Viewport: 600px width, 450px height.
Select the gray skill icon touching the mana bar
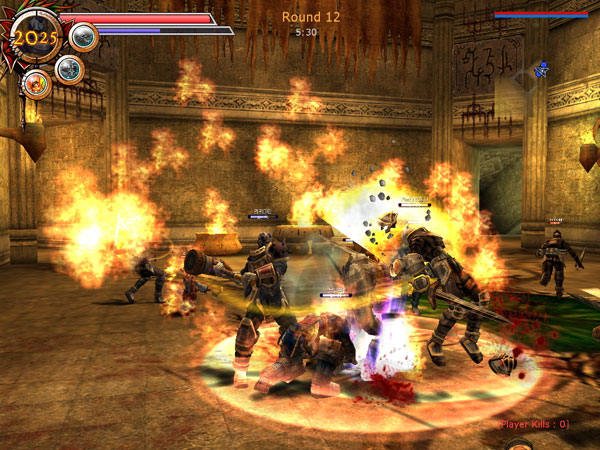tap(84, 37)
